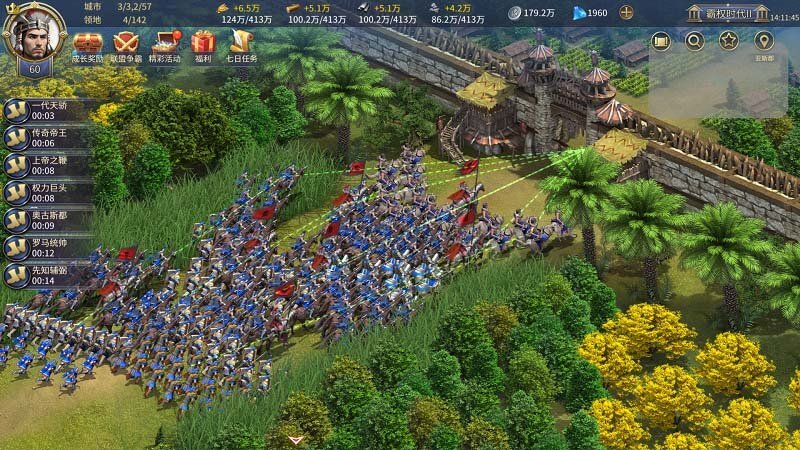The width and height of the screenshot is (800, 450).
Task: Open the star favorites button
Action: (729, 41)
